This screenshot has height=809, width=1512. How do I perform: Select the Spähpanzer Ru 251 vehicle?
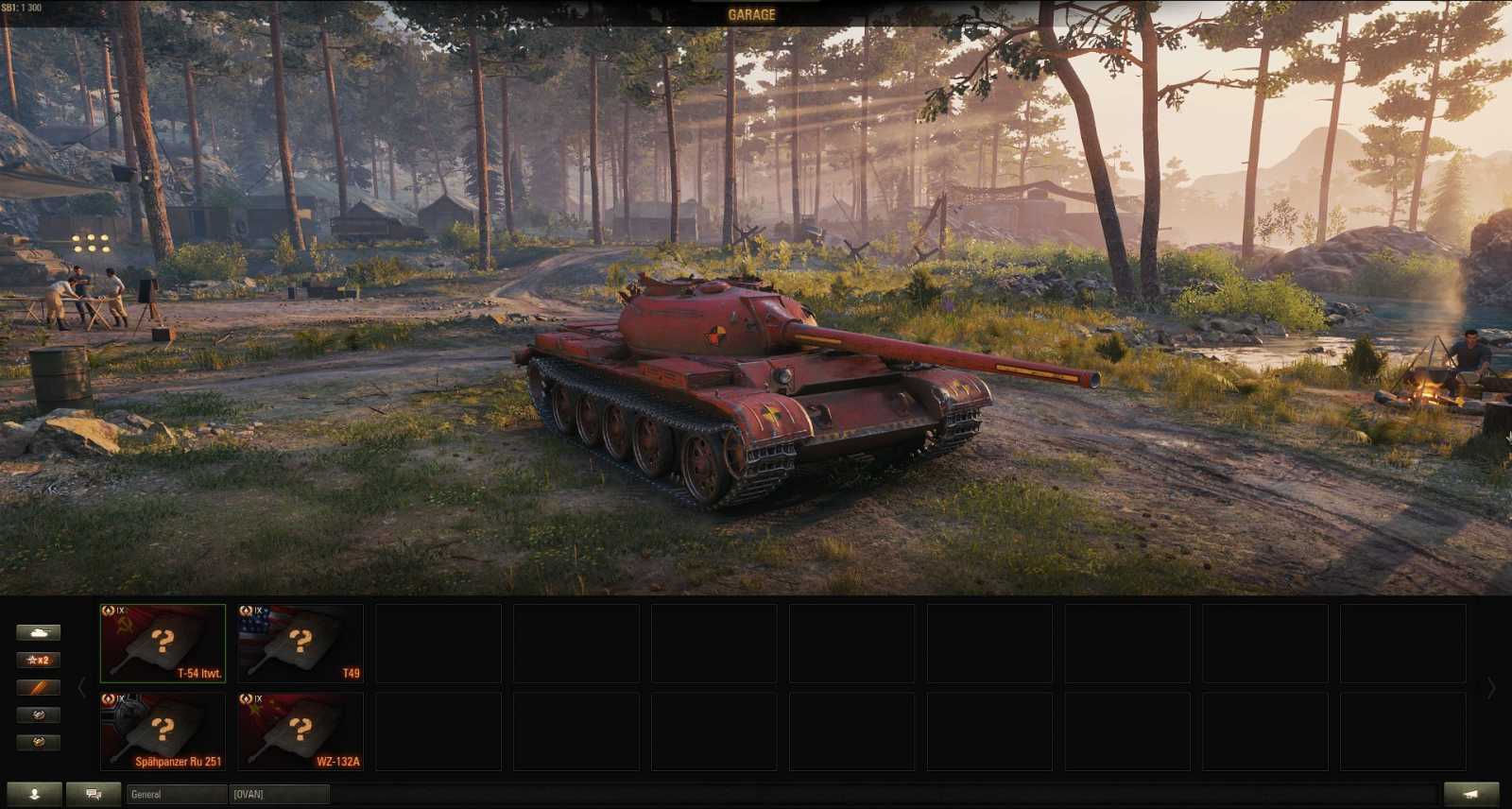click(163, 731)
